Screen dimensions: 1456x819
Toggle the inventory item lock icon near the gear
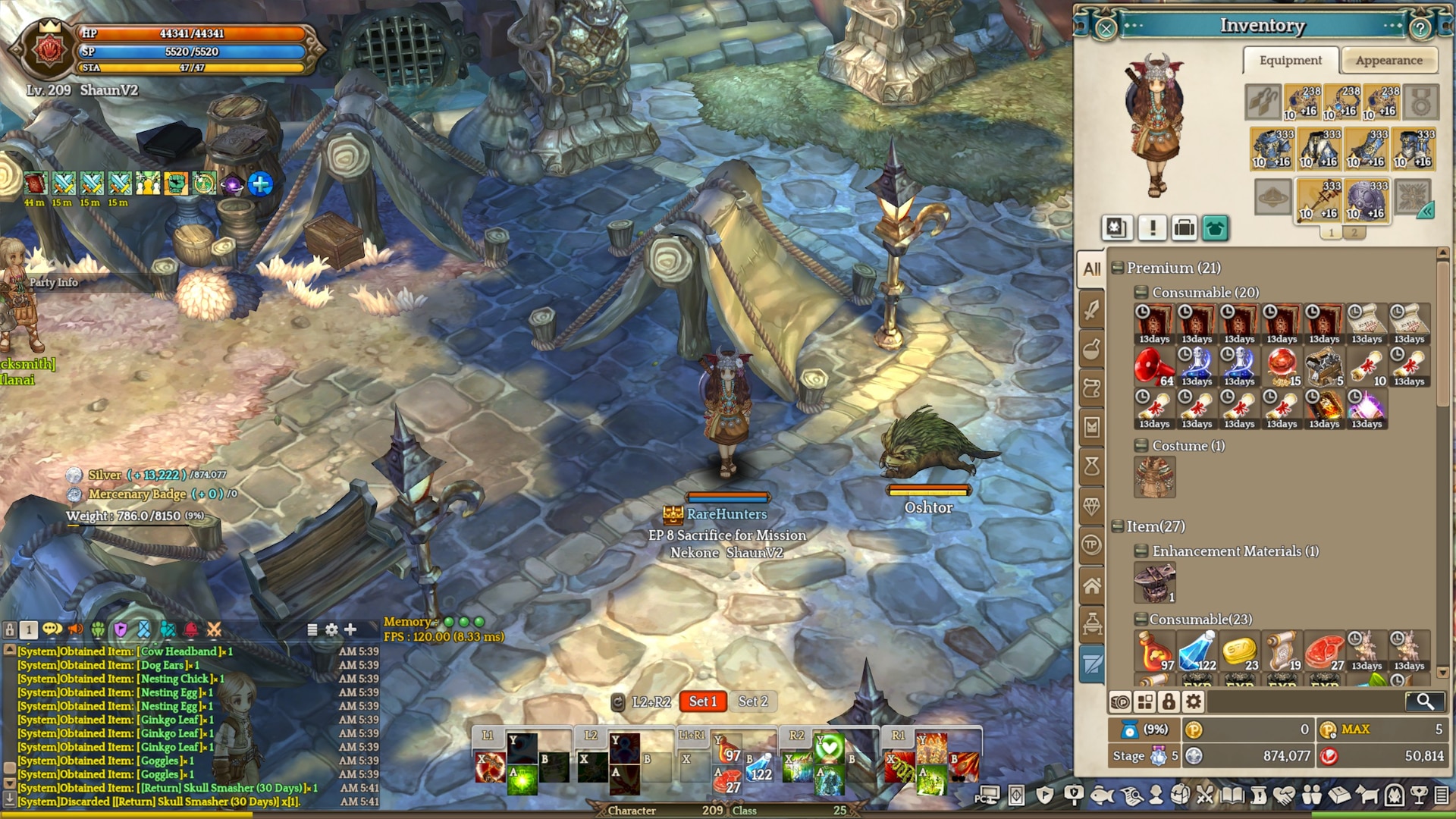pyautogui.click(x=1169, y=701)
